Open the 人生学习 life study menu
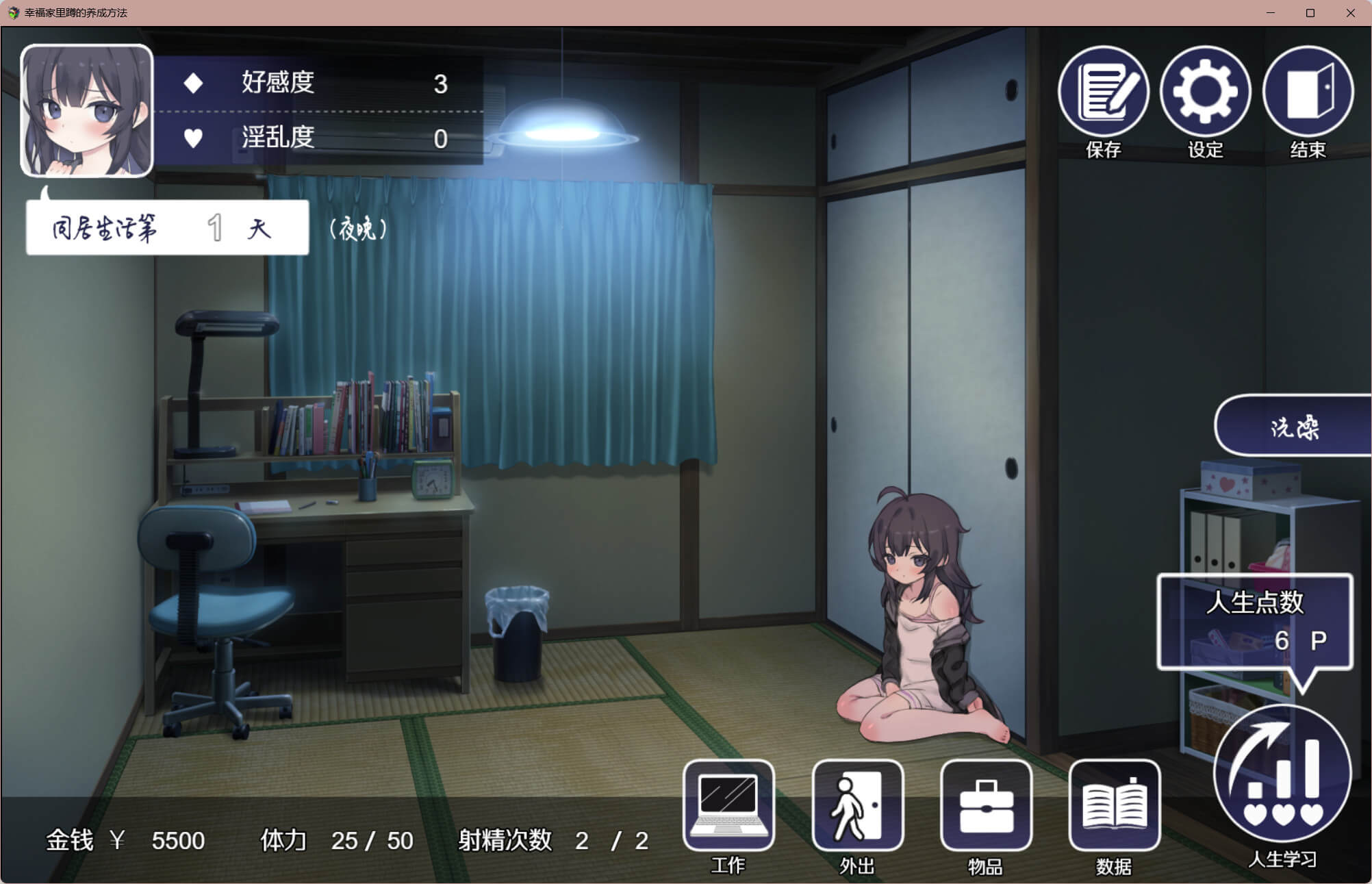The height and width of the screenshot is (884, 1372). (1282, 774)
